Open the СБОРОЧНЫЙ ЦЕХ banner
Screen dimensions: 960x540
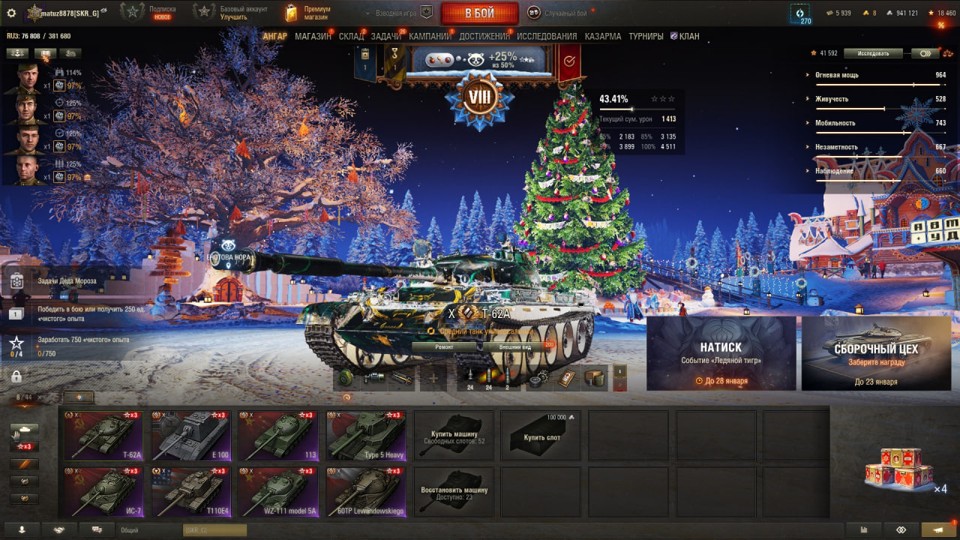[x=876, y=354]
